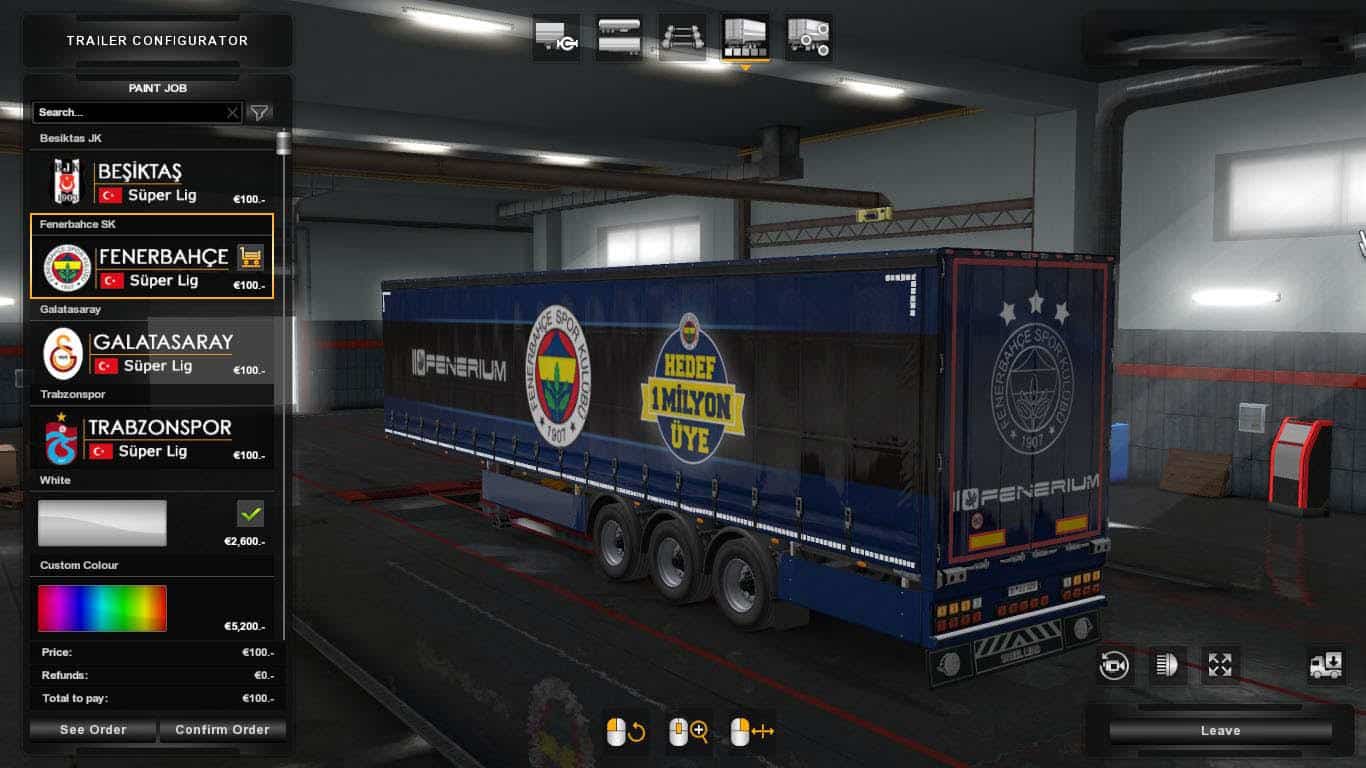Open the See Order summary
The height and width of the screenshot is (768, 1366).
[x=93, y=730]
